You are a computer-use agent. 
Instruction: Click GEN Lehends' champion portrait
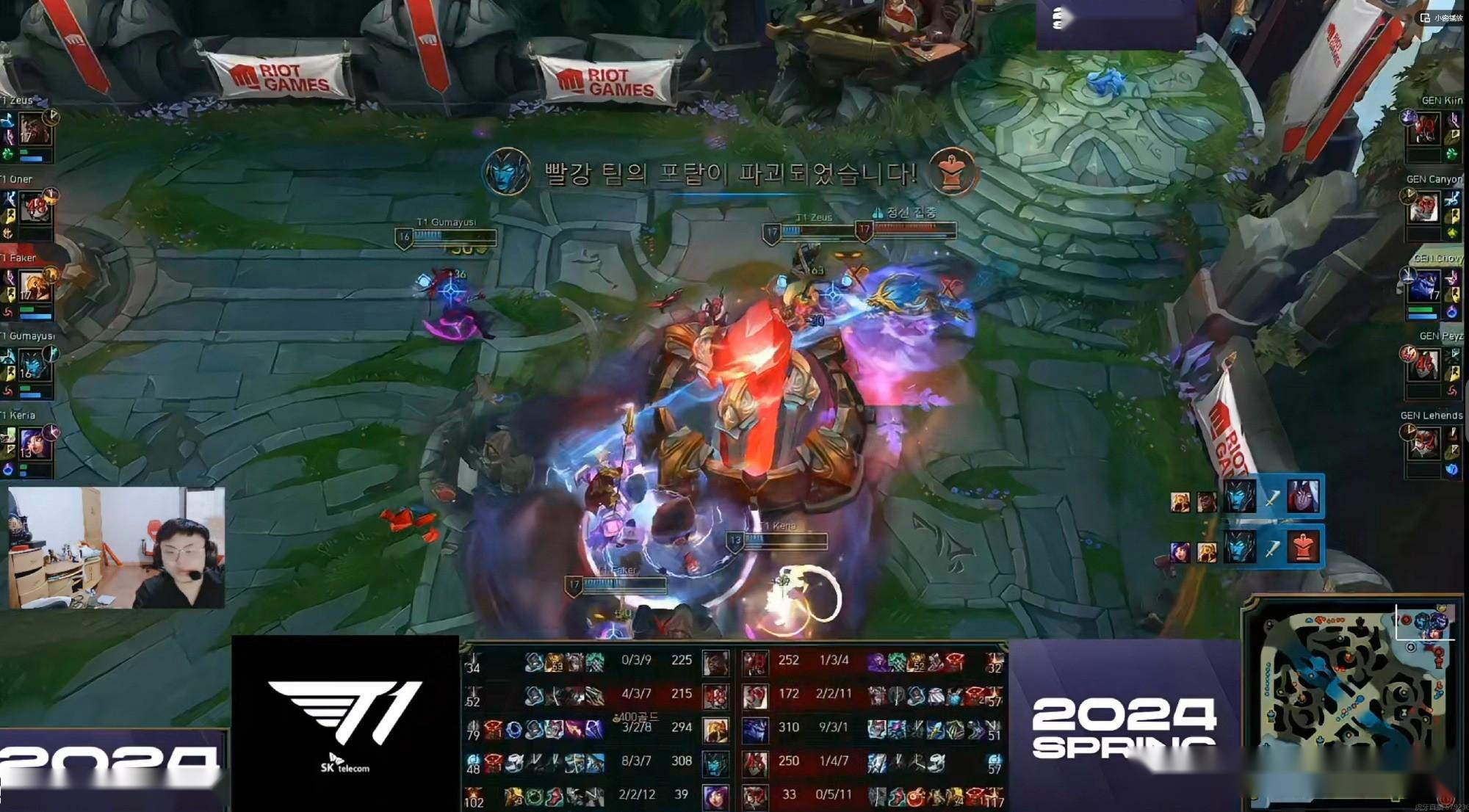(x=1425, y=443)
